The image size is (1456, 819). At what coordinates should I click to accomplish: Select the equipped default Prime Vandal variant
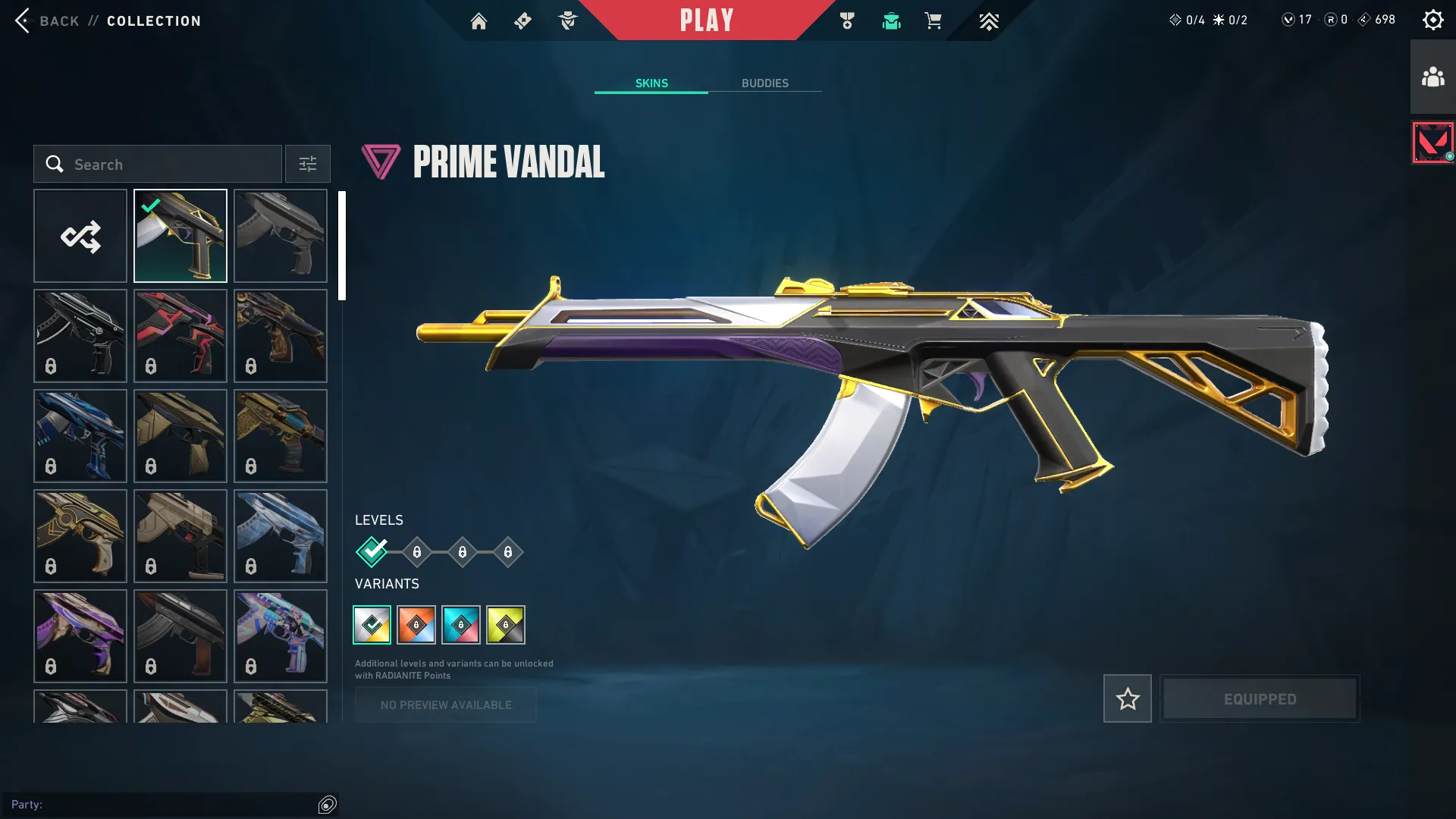tap(373, 624)
